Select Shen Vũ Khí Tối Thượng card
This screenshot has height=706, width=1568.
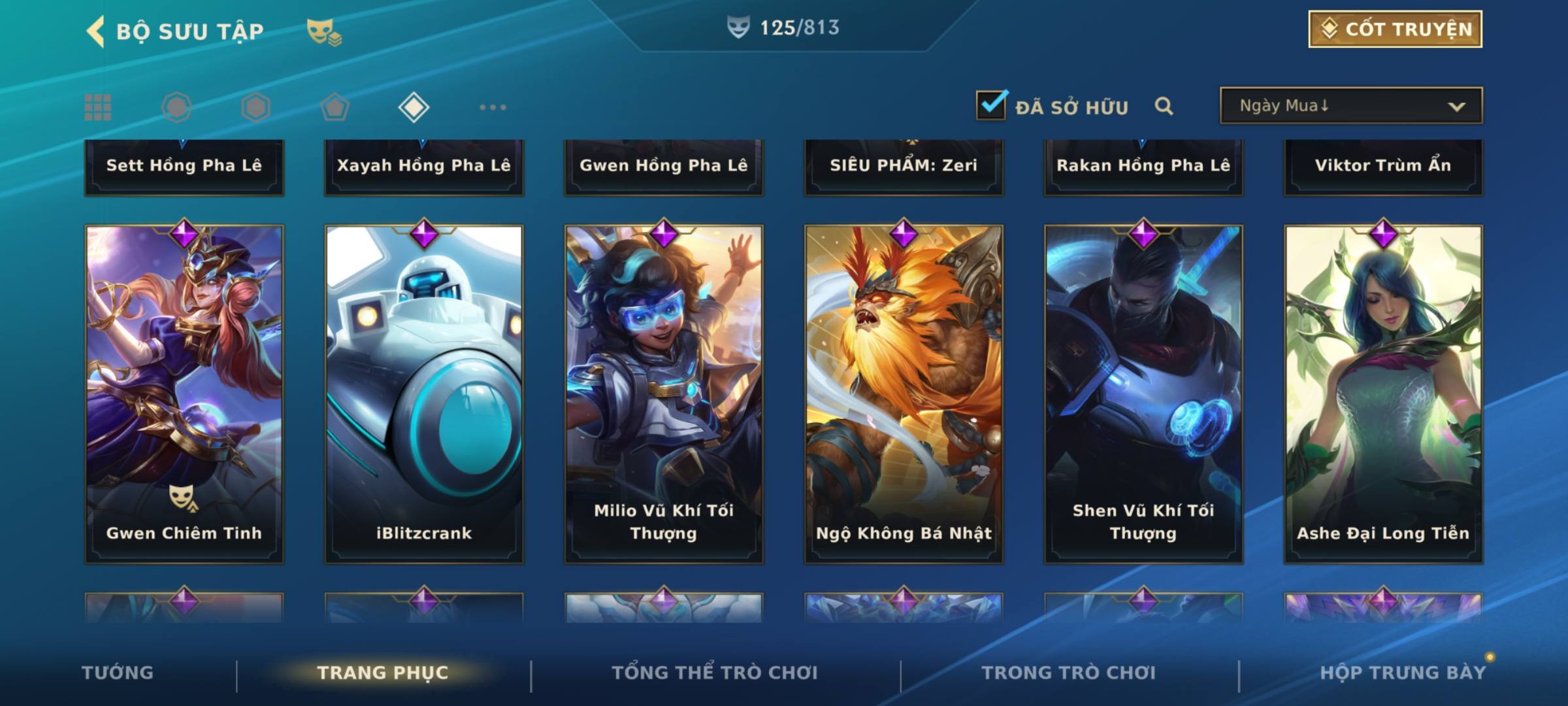(1143, 392)
